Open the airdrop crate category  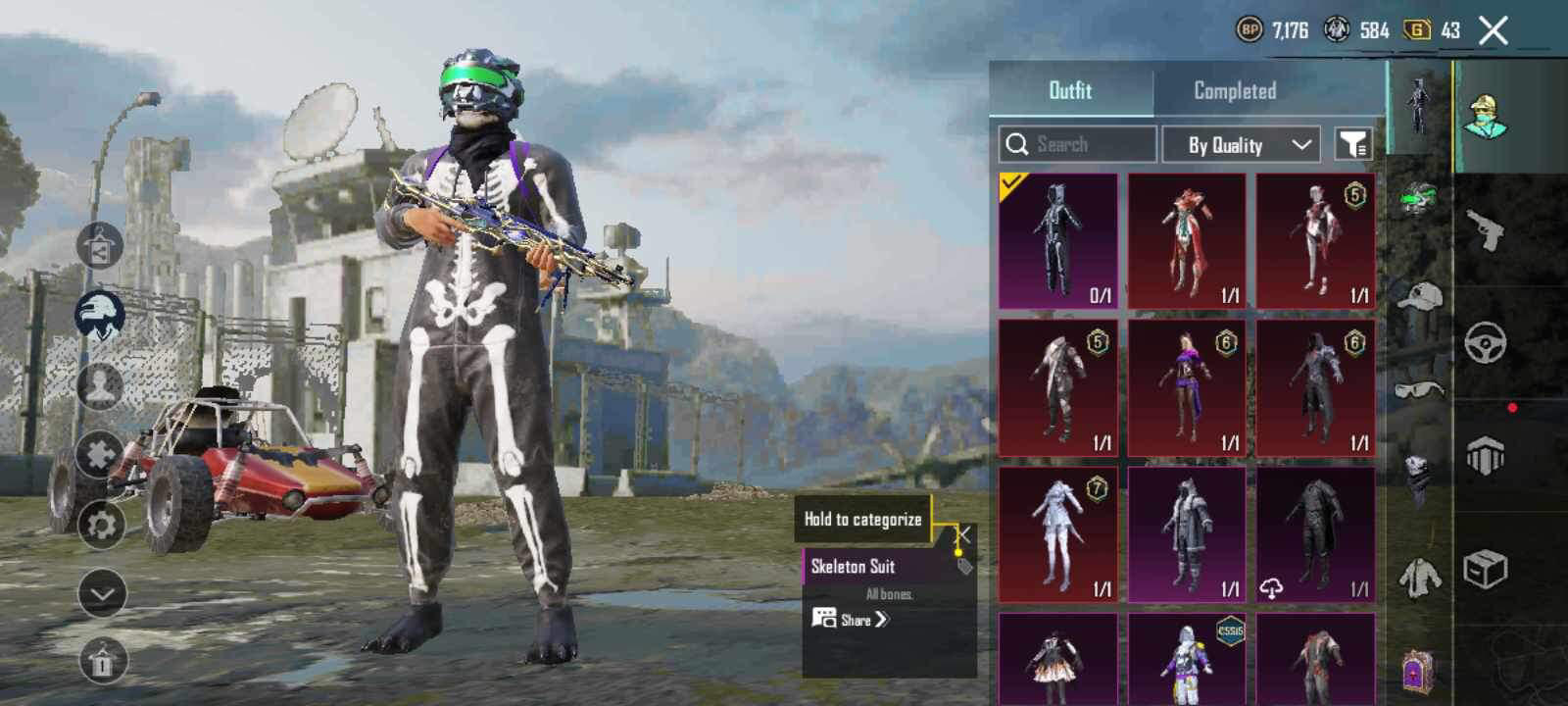(1487, 565)
